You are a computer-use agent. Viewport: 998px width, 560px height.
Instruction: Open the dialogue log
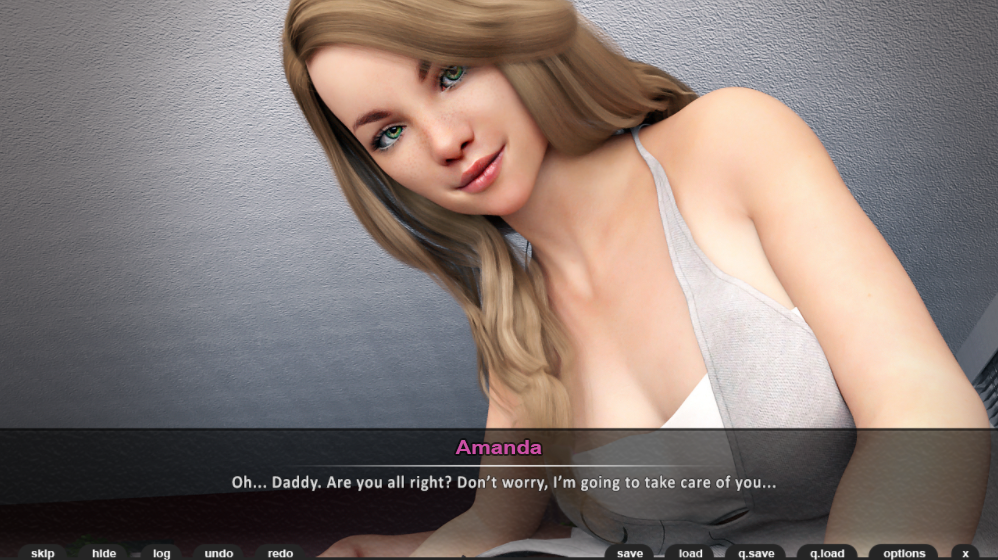point(161,553)
